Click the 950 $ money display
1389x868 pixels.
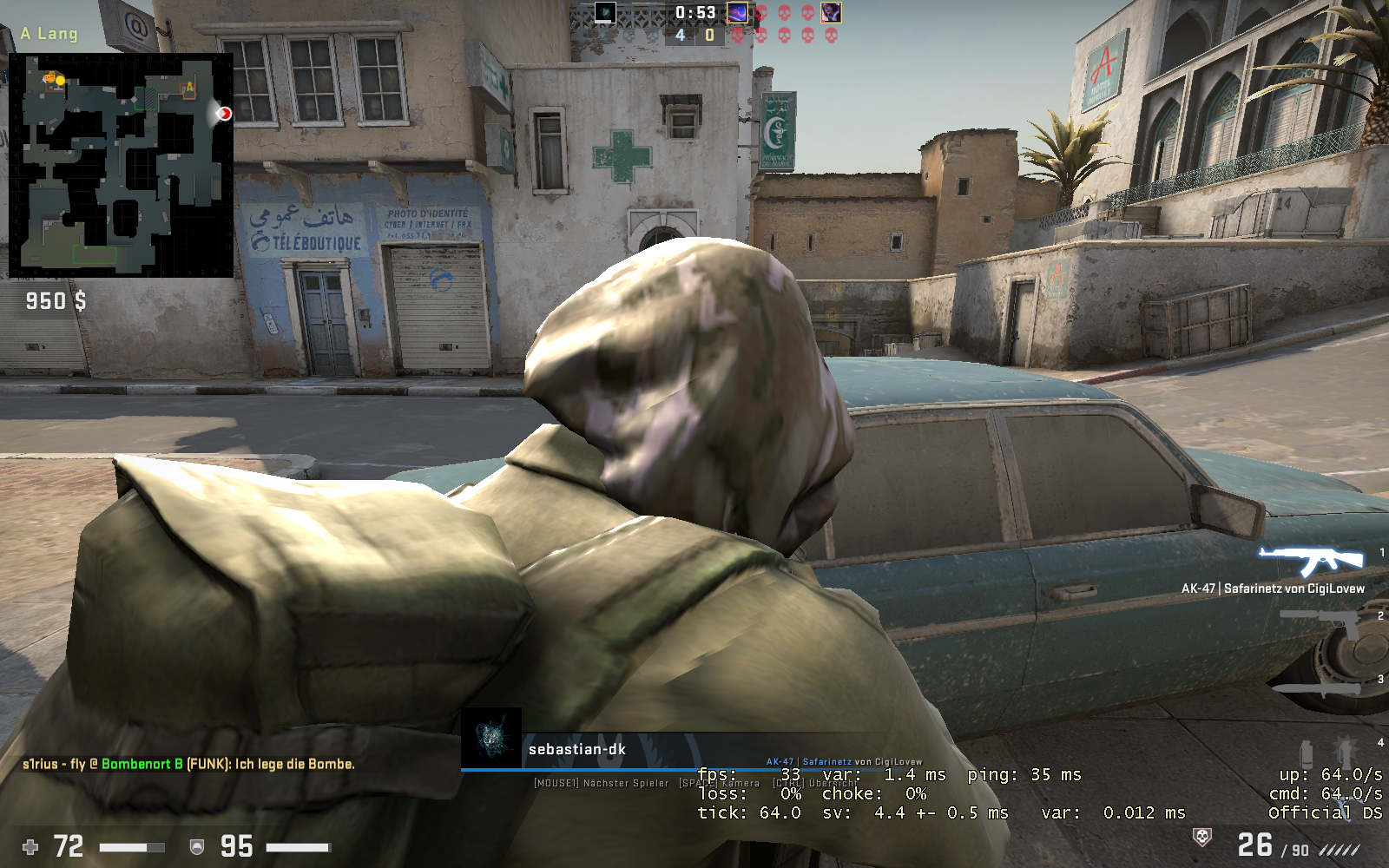55,302
